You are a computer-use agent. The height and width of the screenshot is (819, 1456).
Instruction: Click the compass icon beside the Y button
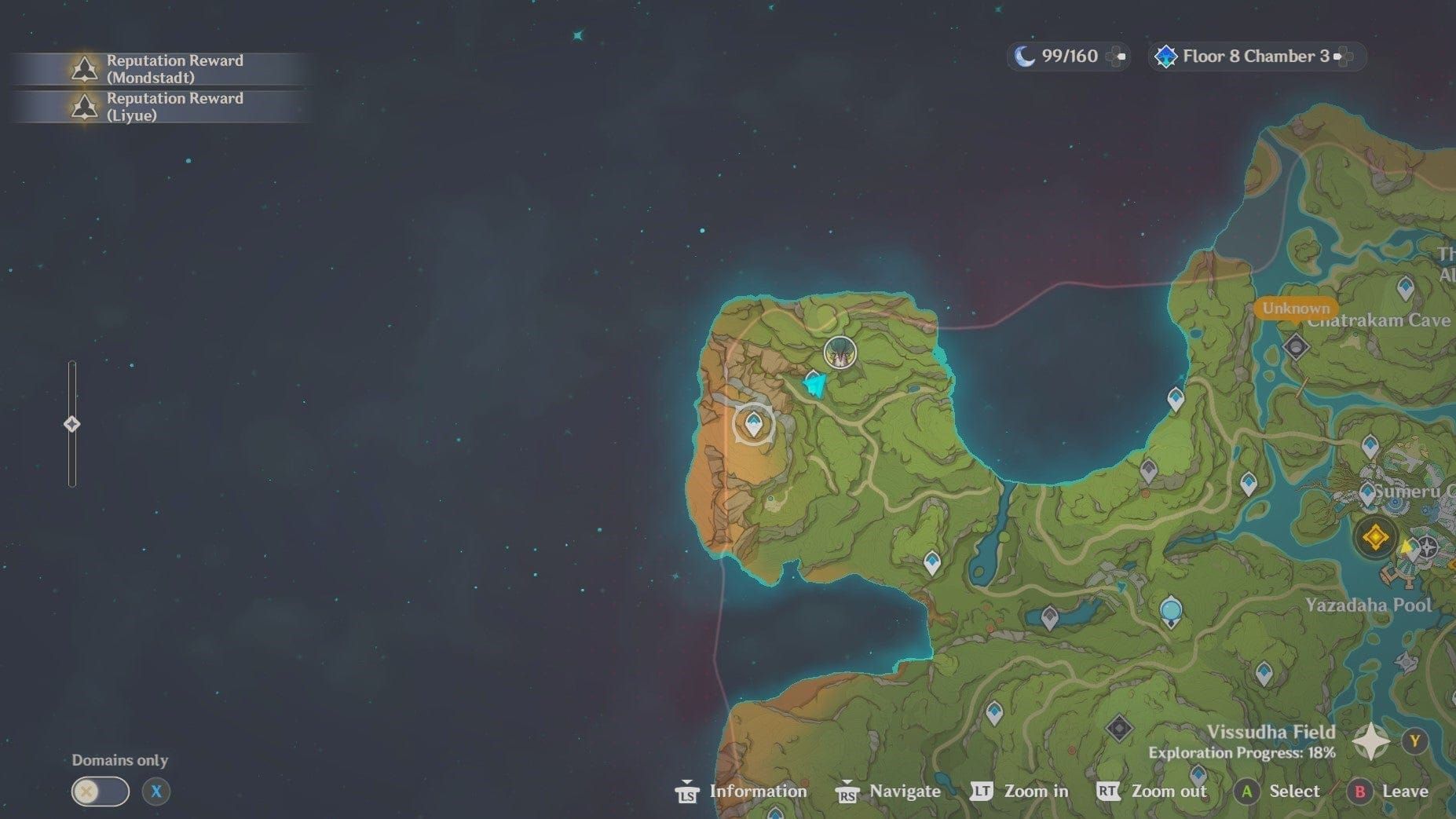[x=1371, y=740]
